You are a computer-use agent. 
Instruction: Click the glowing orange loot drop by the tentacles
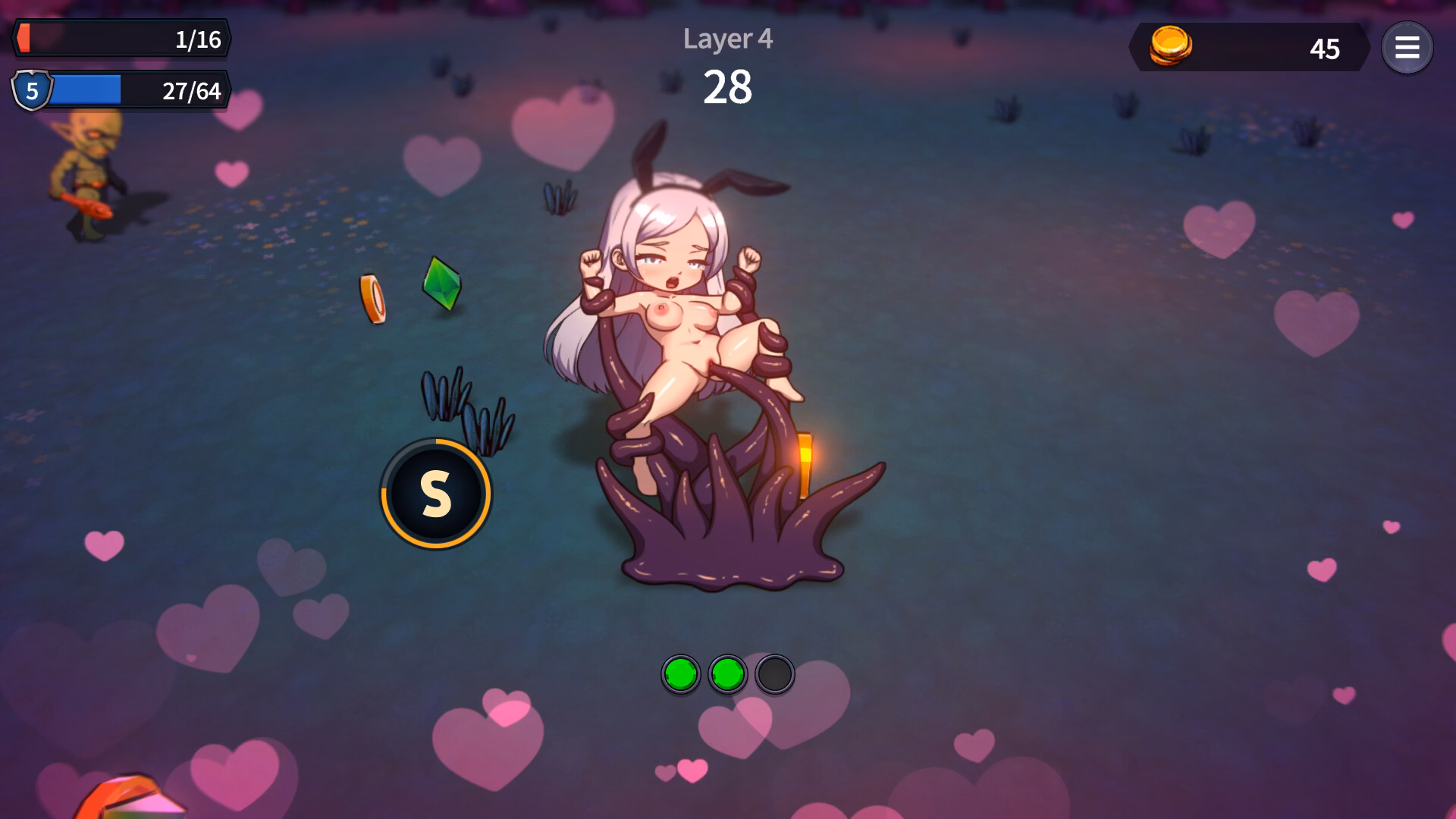(805, 463)
